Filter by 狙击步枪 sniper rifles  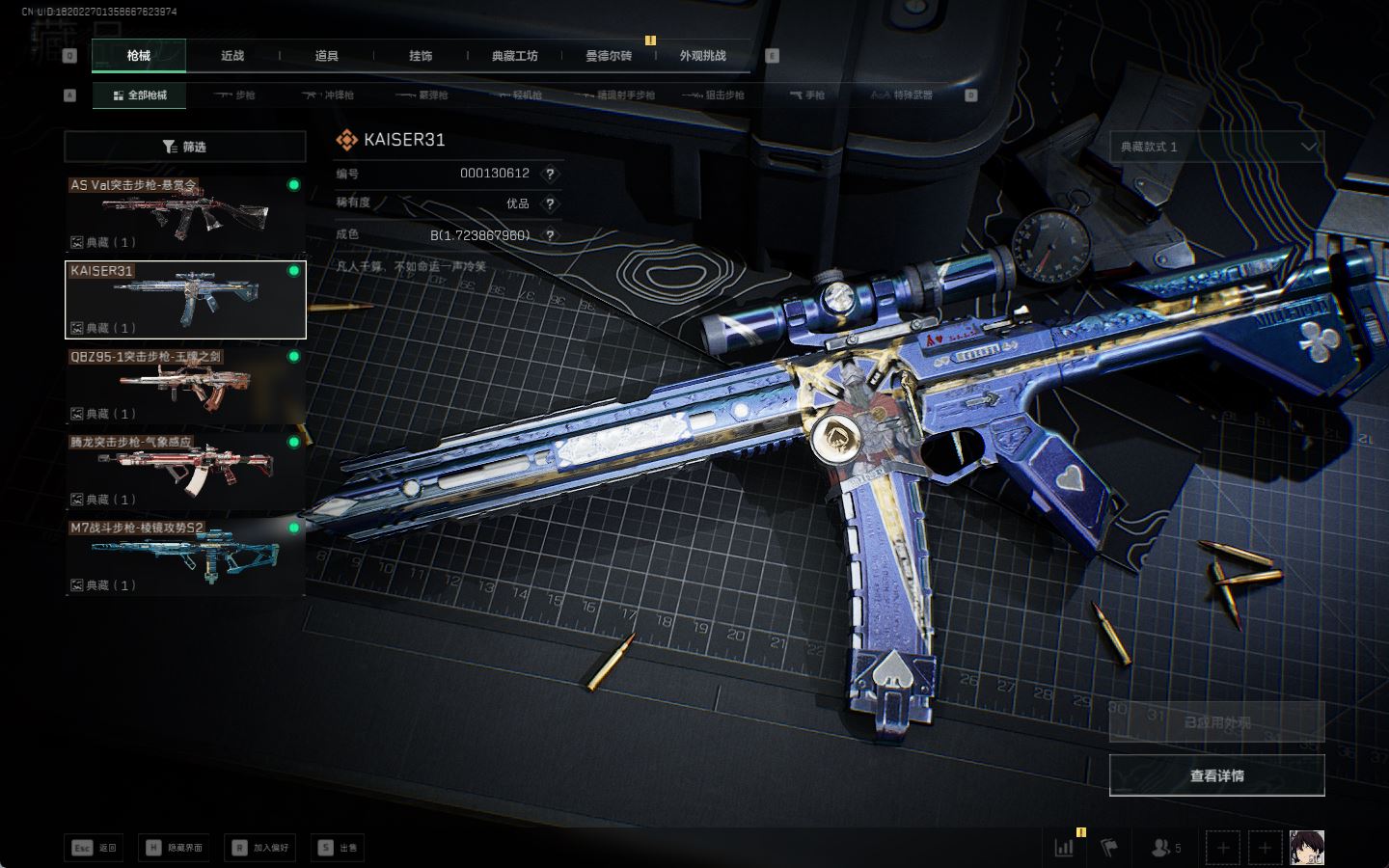point(713,95)
